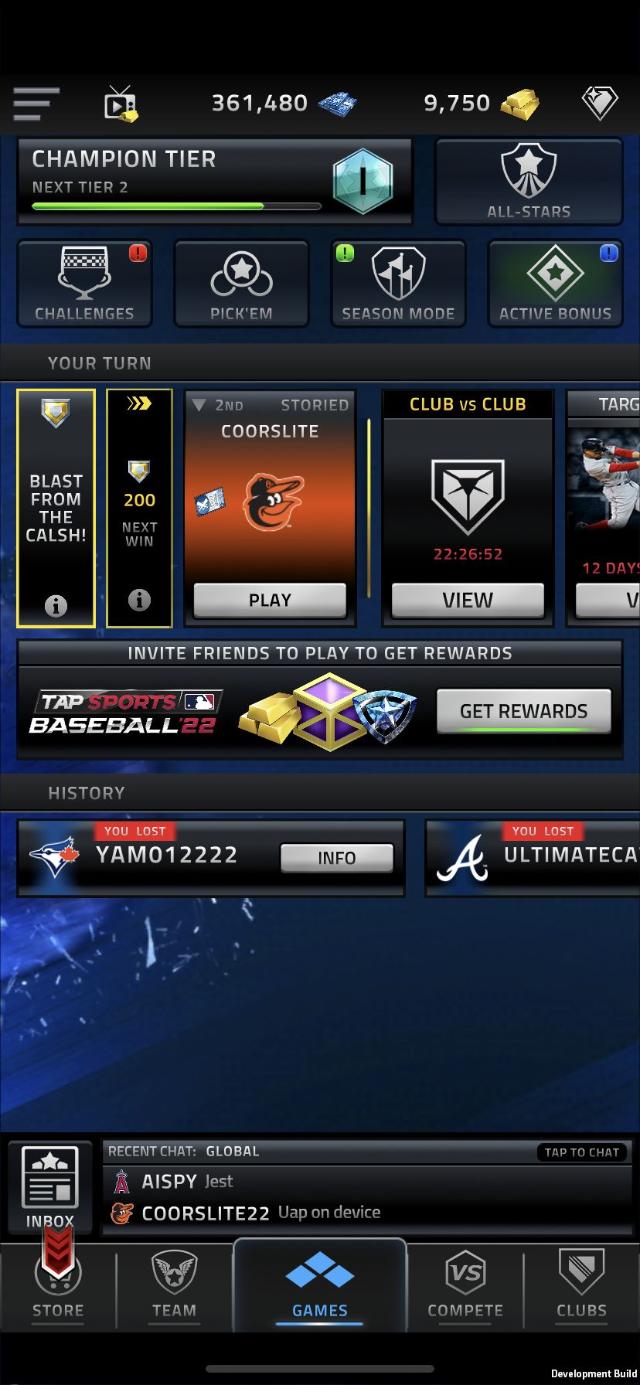
Task: View the Club vs Club event
Action: point(467,600)
